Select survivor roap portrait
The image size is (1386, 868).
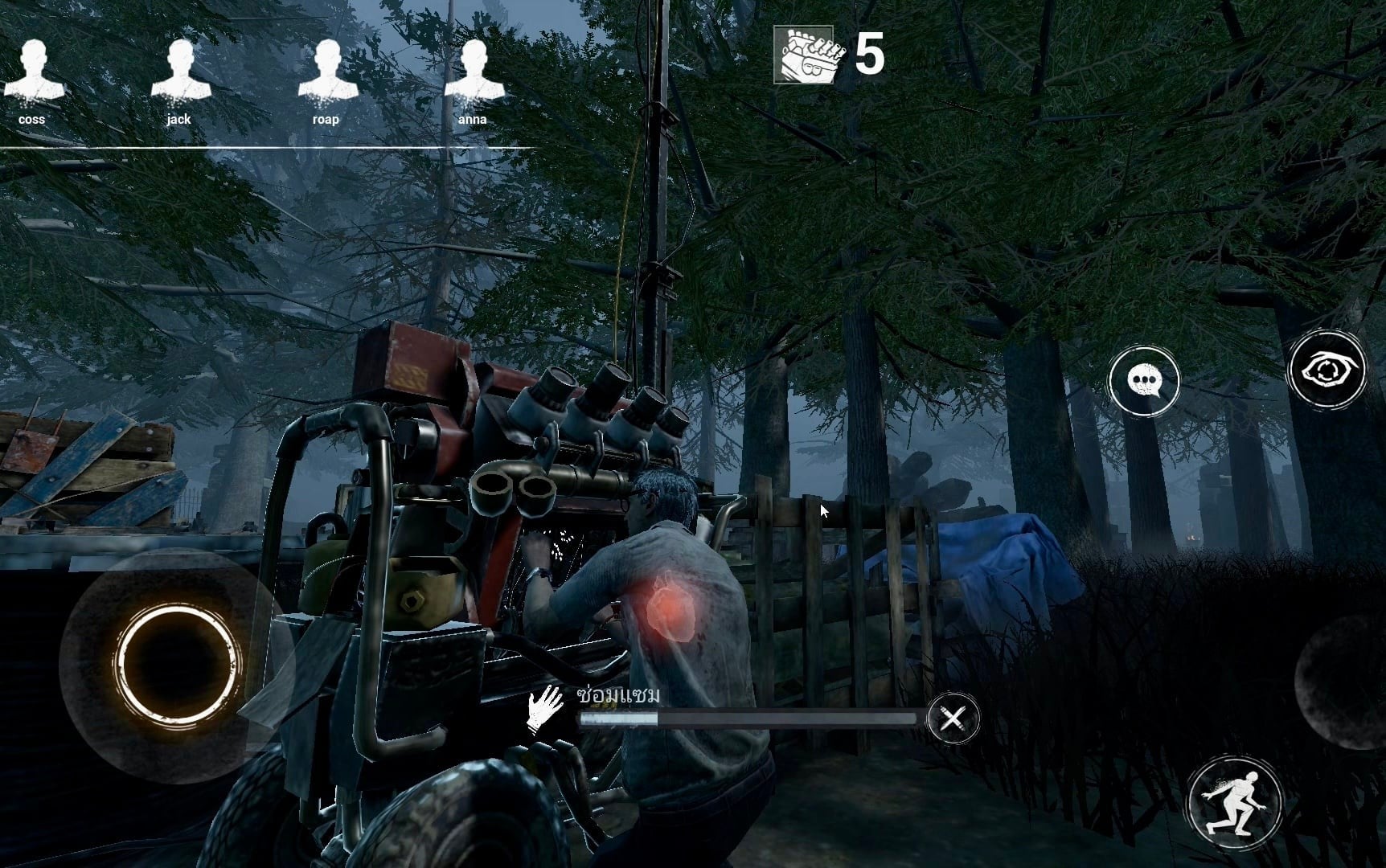pos(326,72)
